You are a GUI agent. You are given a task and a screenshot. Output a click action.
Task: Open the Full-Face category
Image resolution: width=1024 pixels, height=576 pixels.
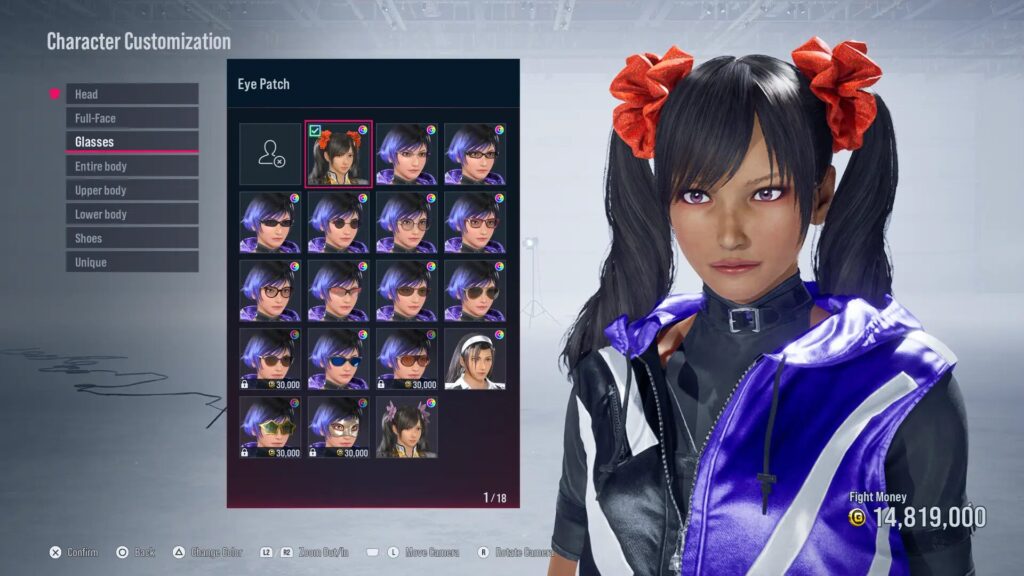coord(131,118)
